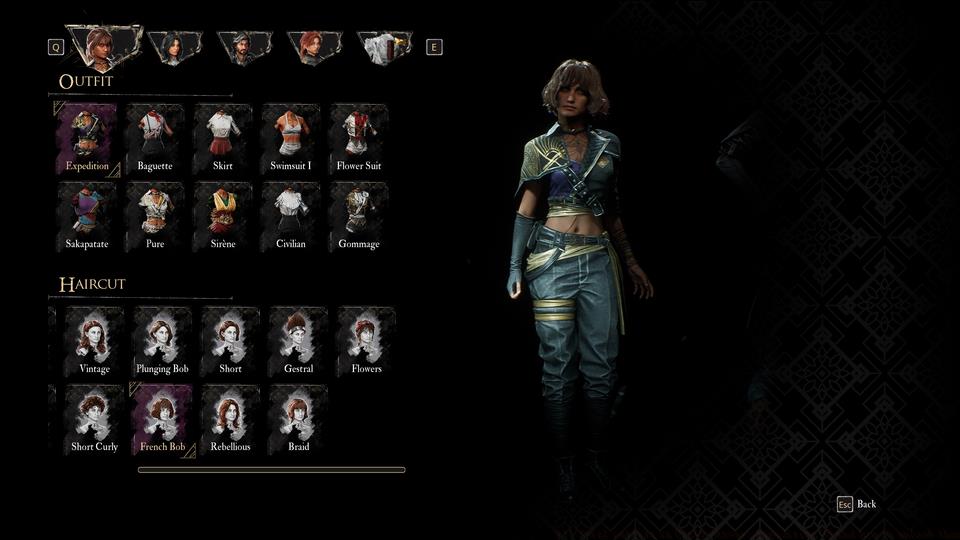Image resolution: width=960 pixels, height=540 pixels.
Task: Select the Expedition outfit
Action: click(x=87, y=139)
